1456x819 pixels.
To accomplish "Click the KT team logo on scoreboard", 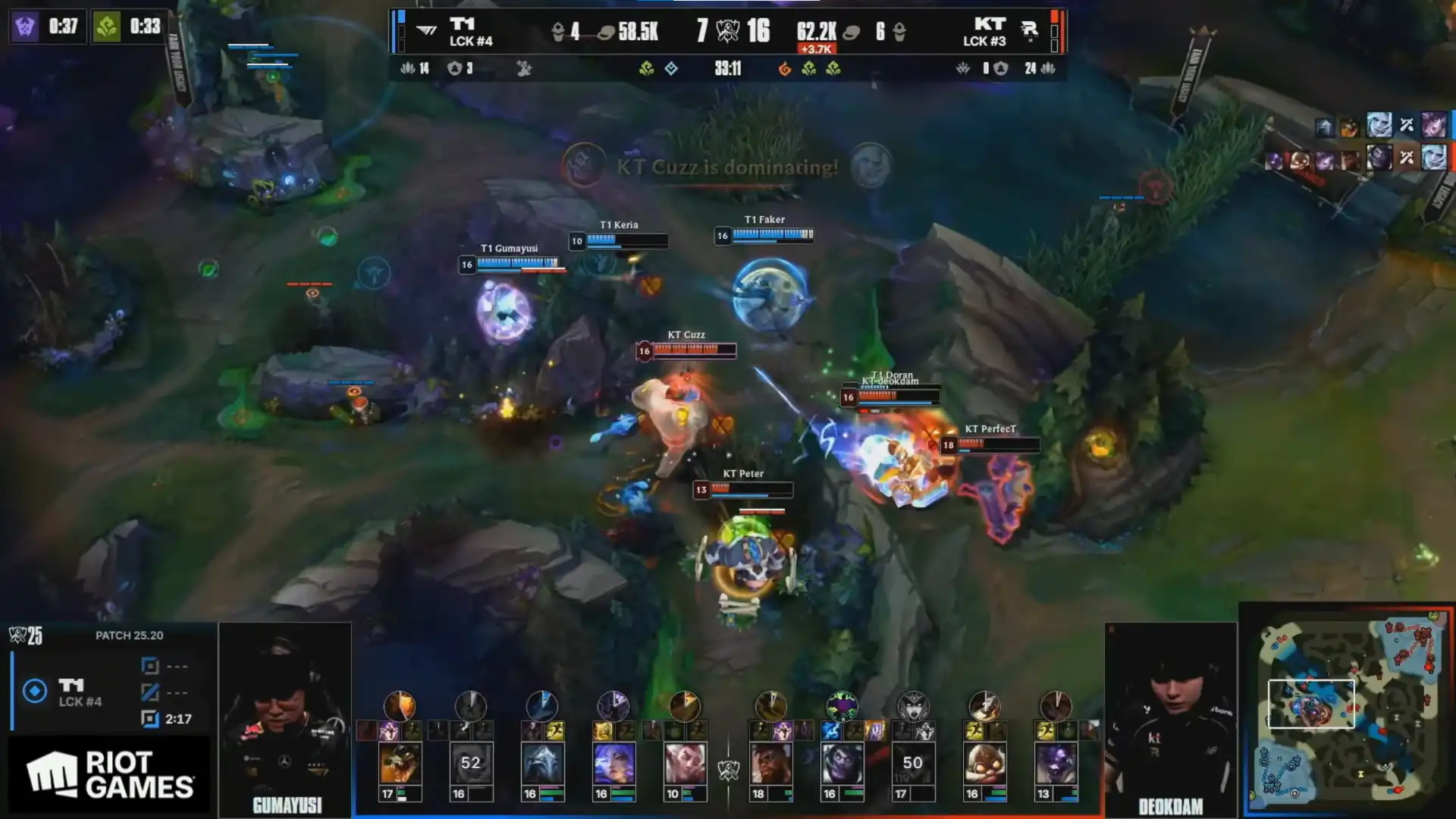I will (x=1029, y=30).
